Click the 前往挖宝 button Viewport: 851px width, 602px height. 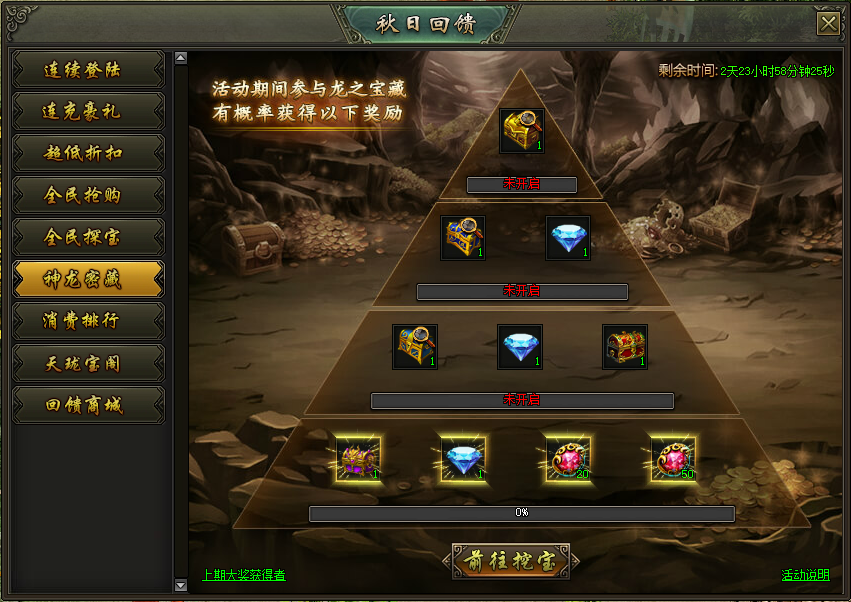(510, 562)
